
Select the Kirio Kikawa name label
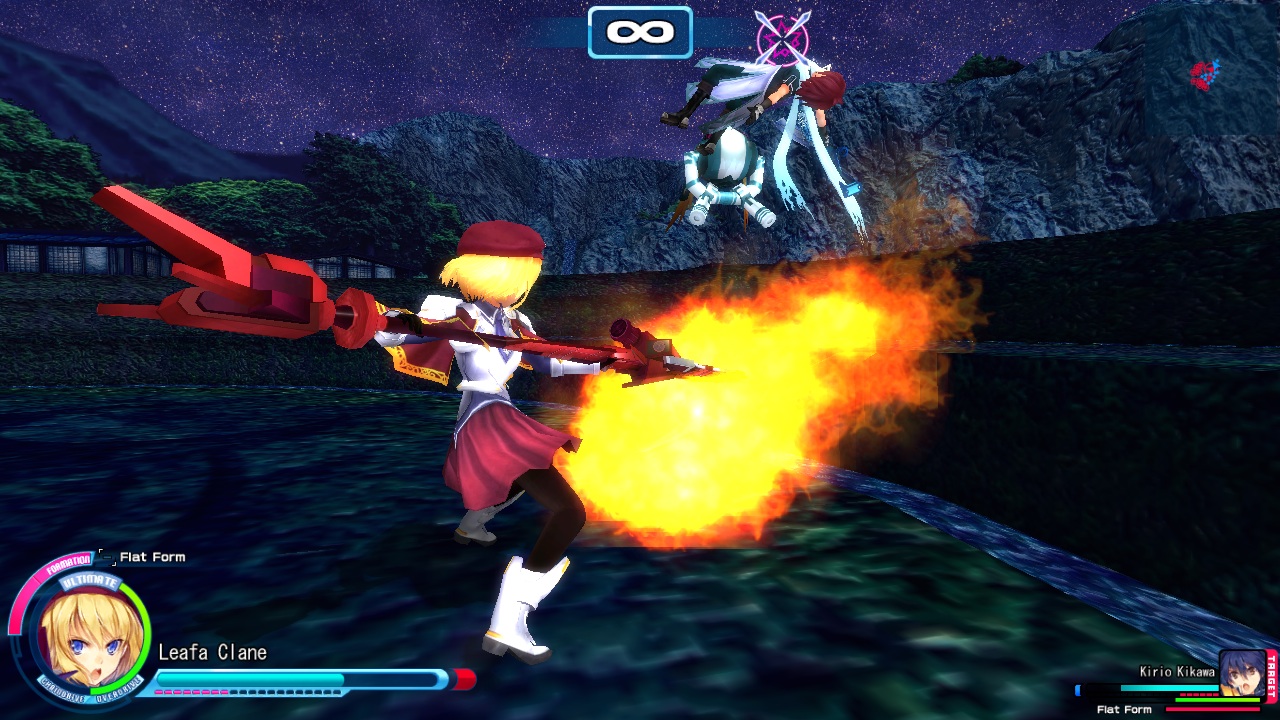click(1177, 672)
